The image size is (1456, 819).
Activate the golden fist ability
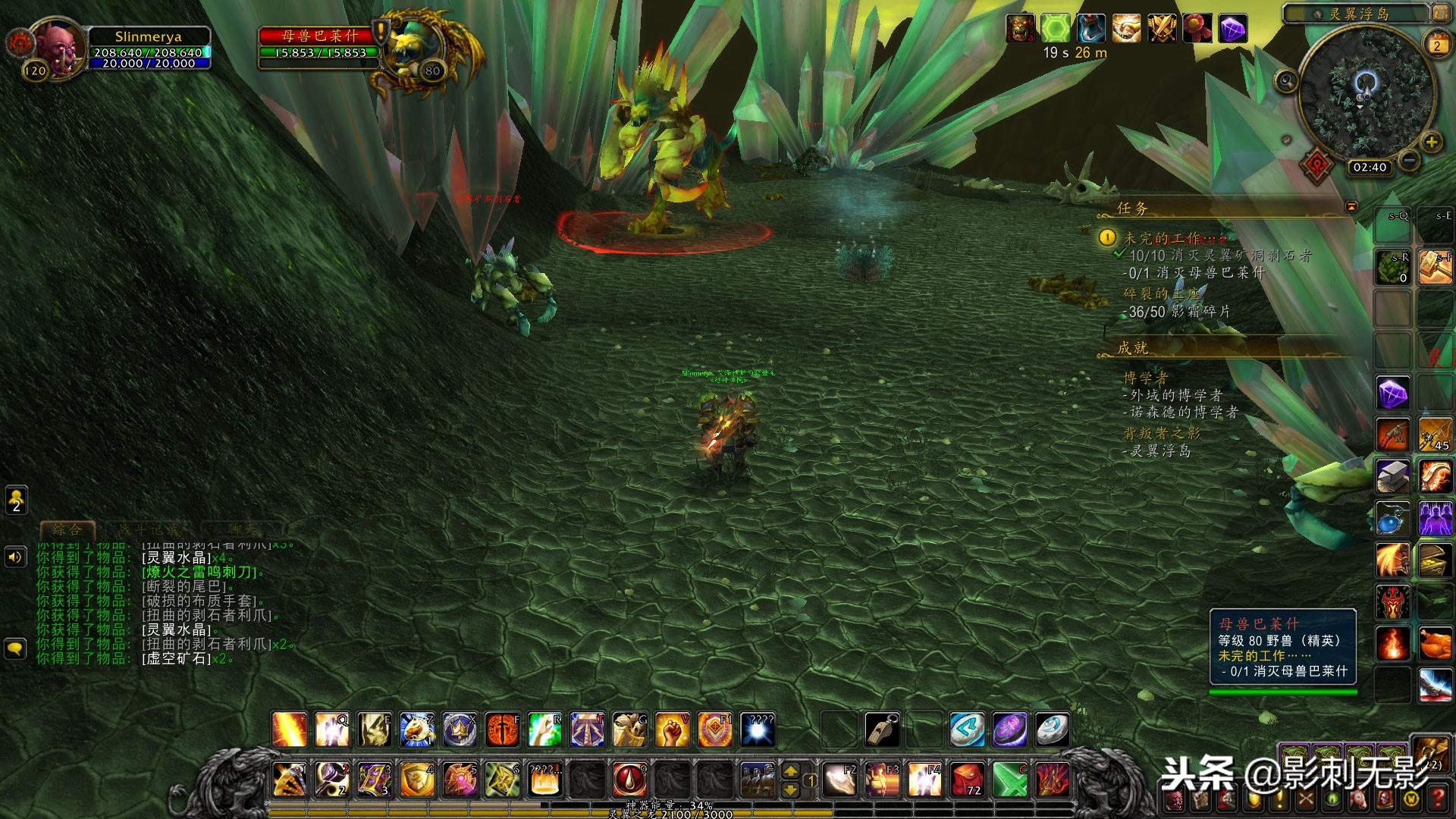(x=672, y=730)
